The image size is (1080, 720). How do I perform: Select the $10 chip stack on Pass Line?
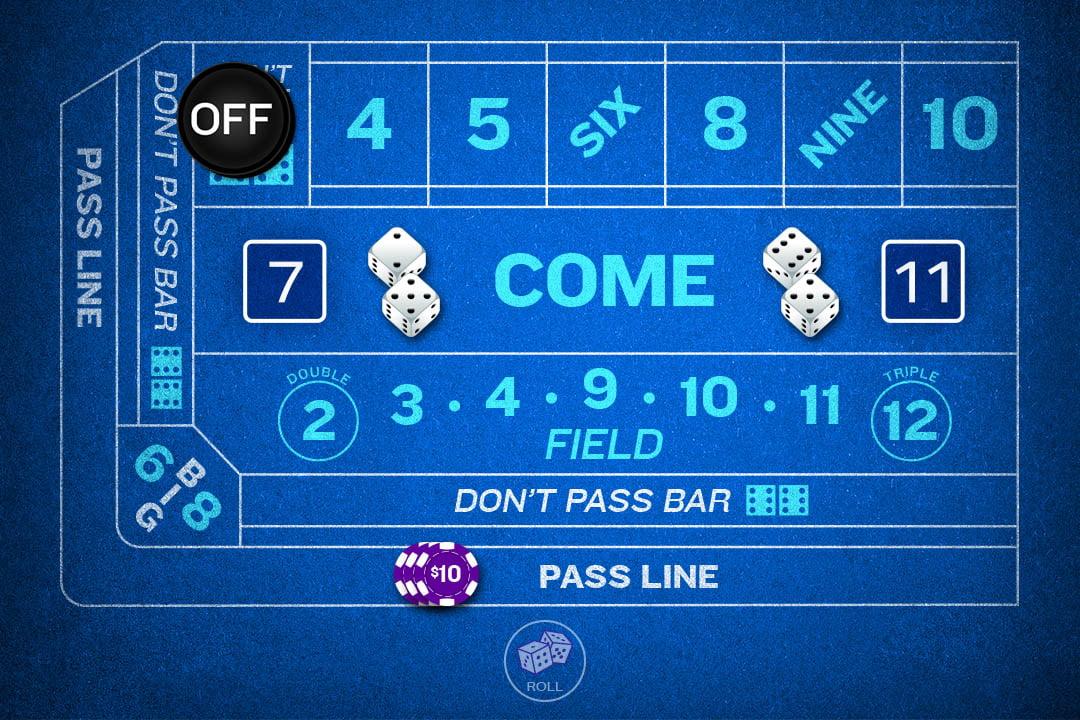point(438,575)
